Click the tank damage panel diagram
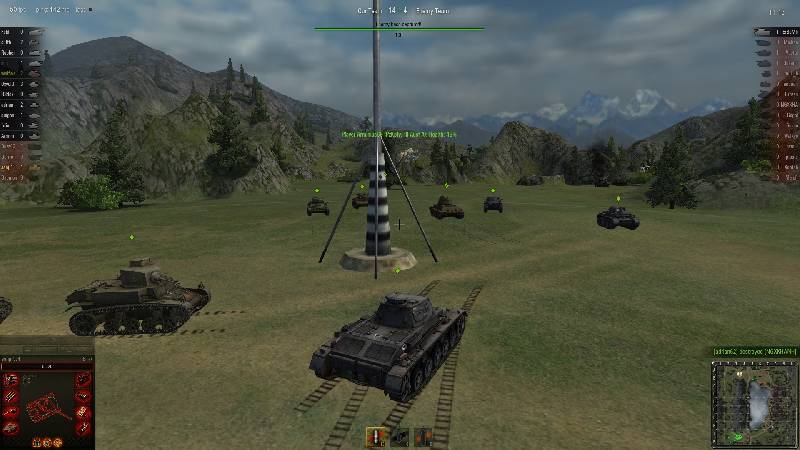The width and height of the screenshot is (800, 450). (46, 407)
